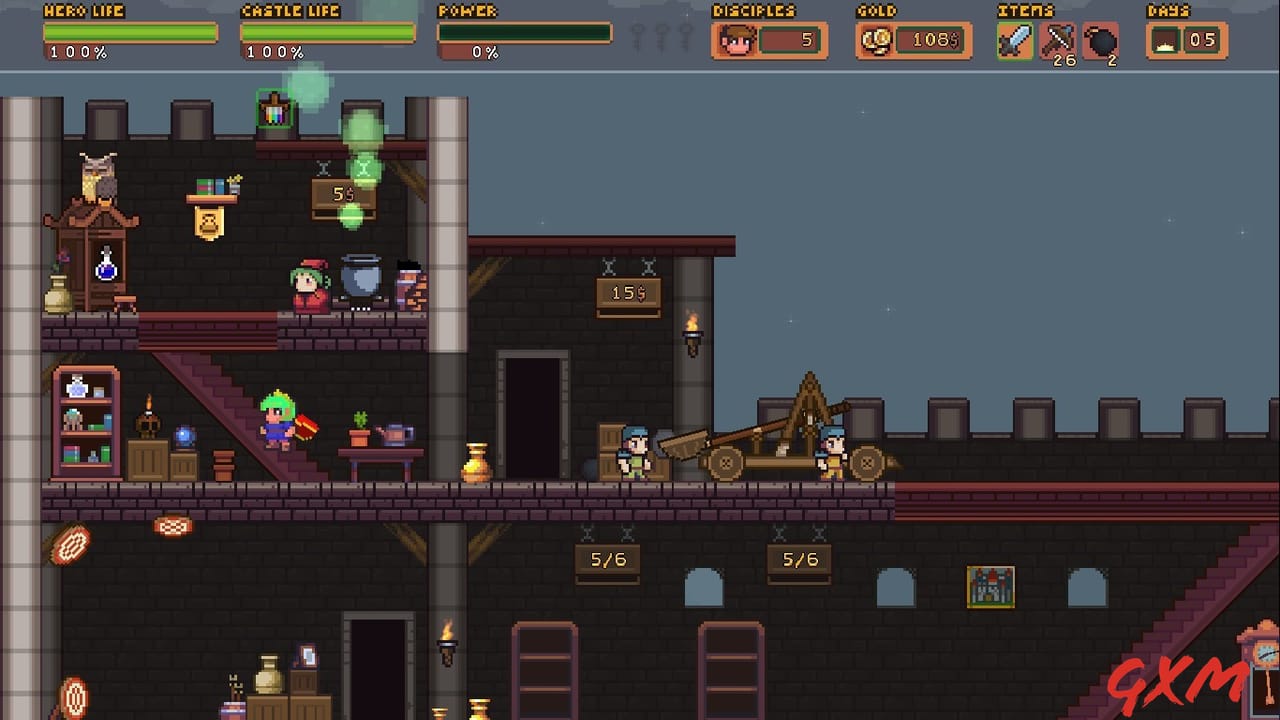Image resolution: width=1280 pixels, height=720 pixels.
Task: Click the Hero Life bar
Action: (x=130, y=31)
